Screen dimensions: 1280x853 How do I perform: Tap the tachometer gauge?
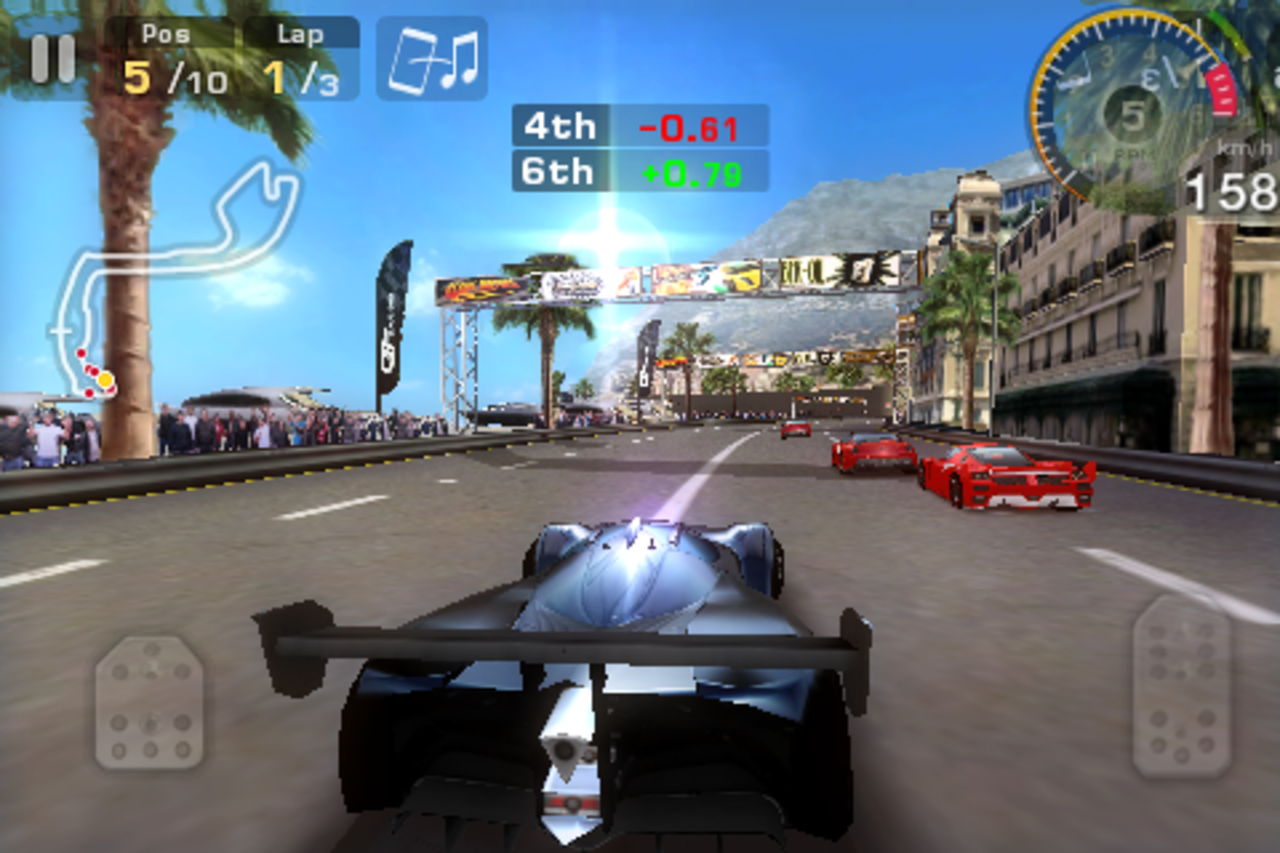pyautogui.click(x=1120, y=100)
